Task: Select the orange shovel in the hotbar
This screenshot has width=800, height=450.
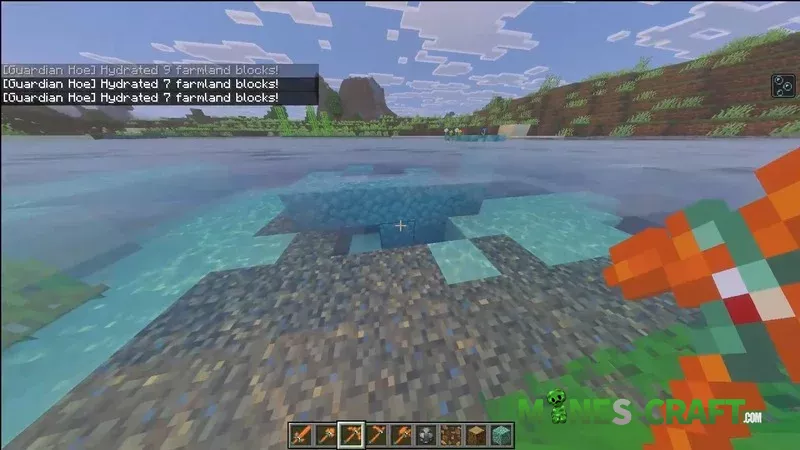Action: tap(323, 434)
